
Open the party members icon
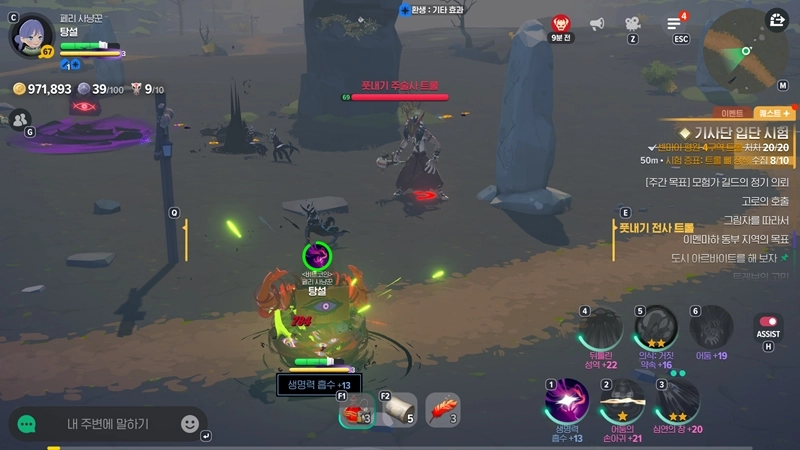point(20,119)
